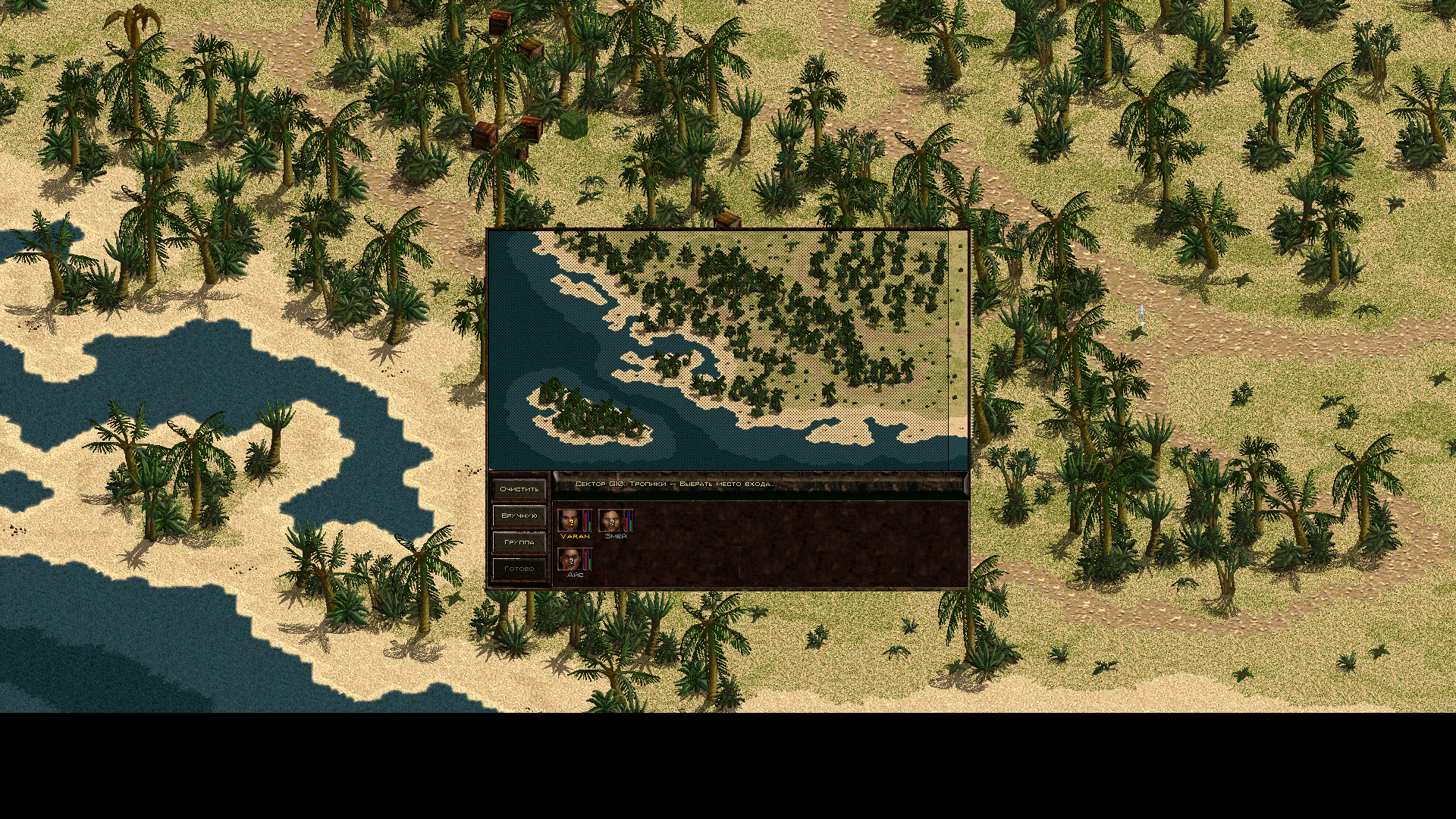The height and width of the screenshot is (819, 1456).
Task: Confirm placement with the Готово button
Action: tap(519, 569)
